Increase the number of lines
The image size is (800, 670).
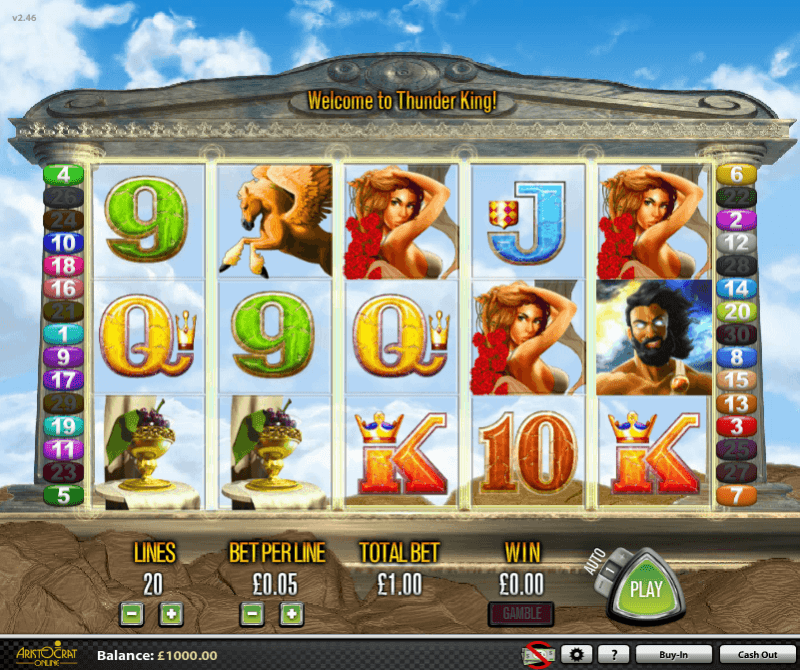(x=171, y=612)
